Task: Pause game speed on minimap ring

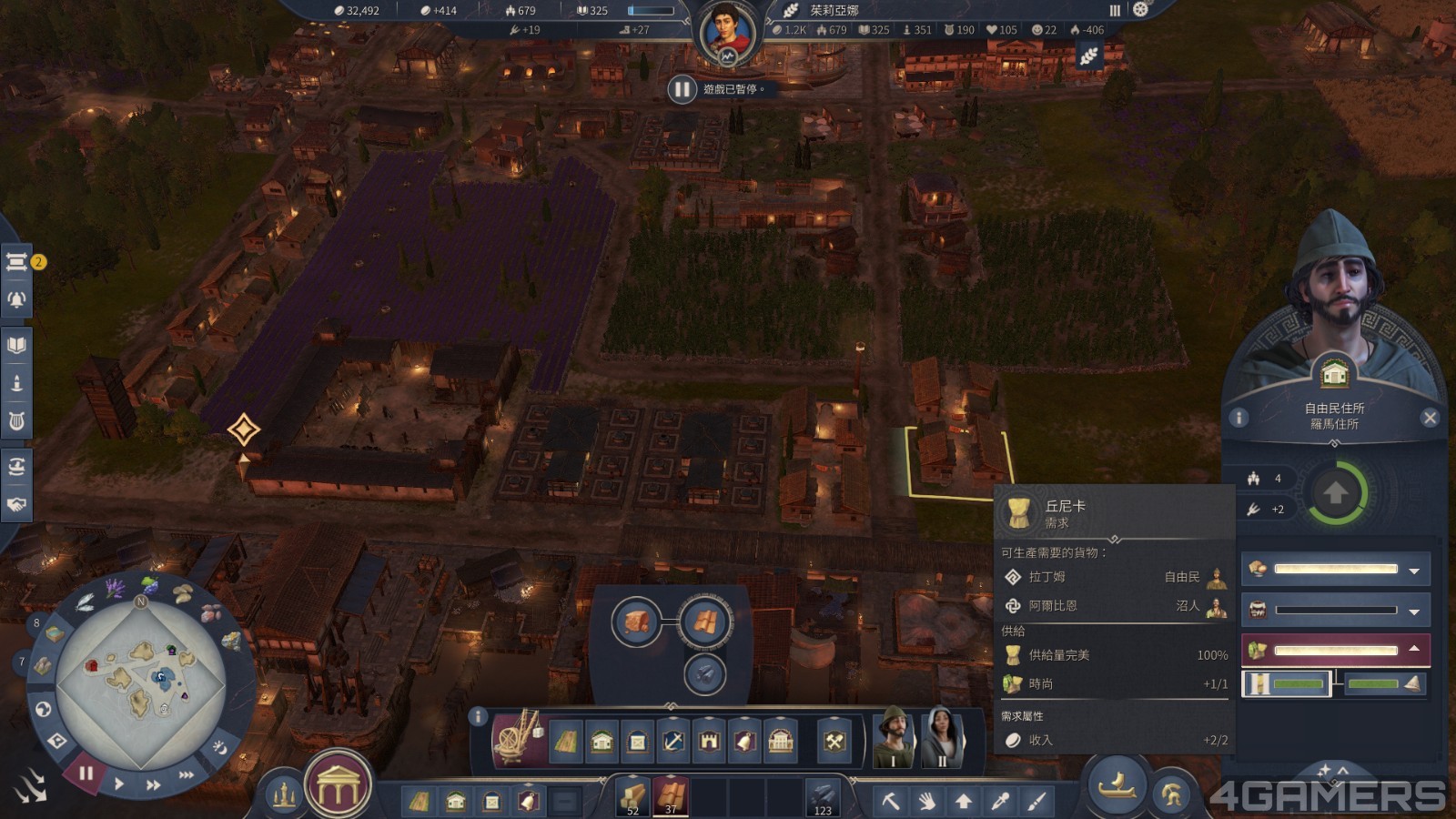Action: (86, 773)
